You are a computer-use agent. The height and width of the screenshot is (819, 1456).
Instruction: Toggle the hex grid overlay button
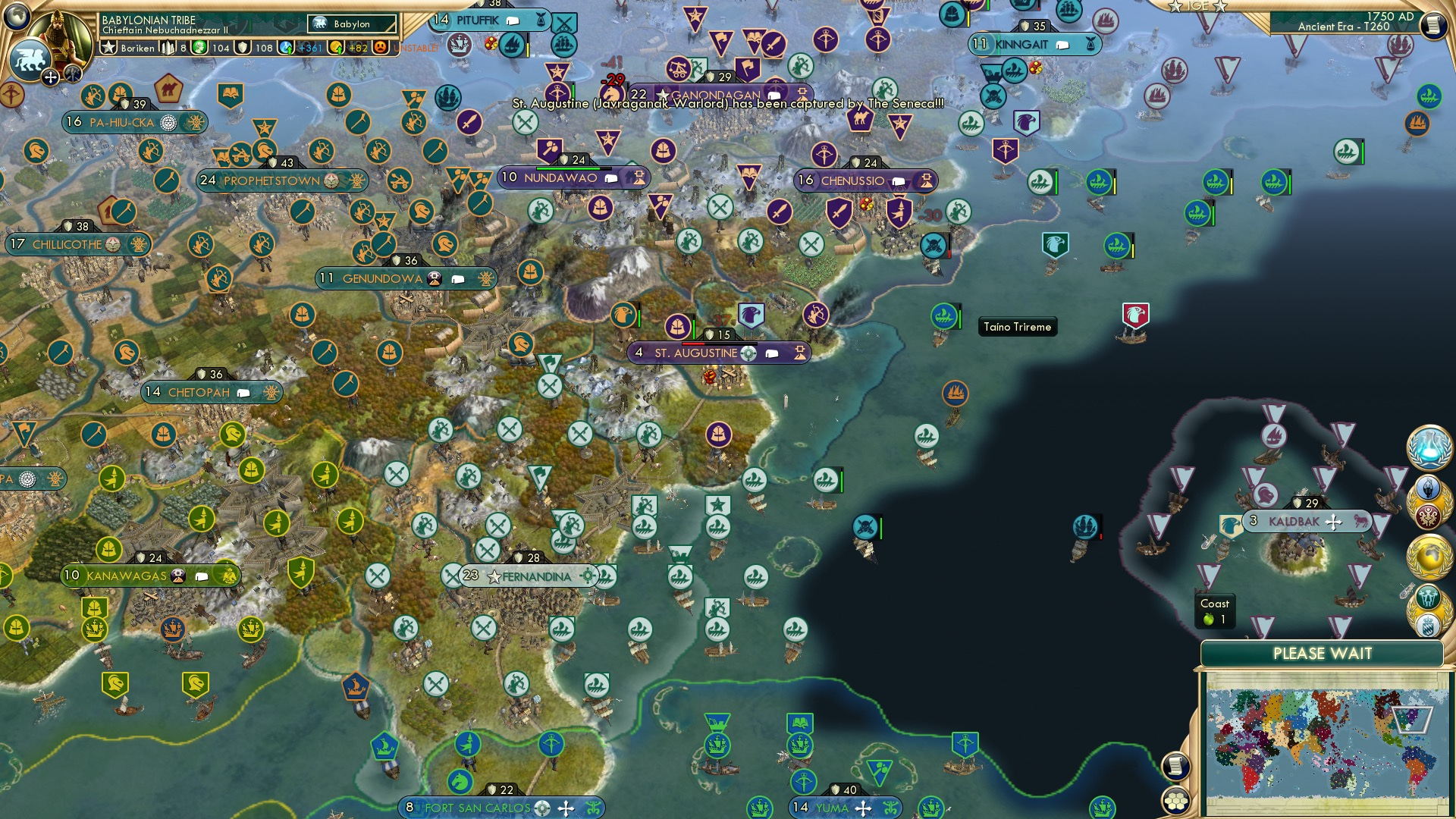(1175, 802)
